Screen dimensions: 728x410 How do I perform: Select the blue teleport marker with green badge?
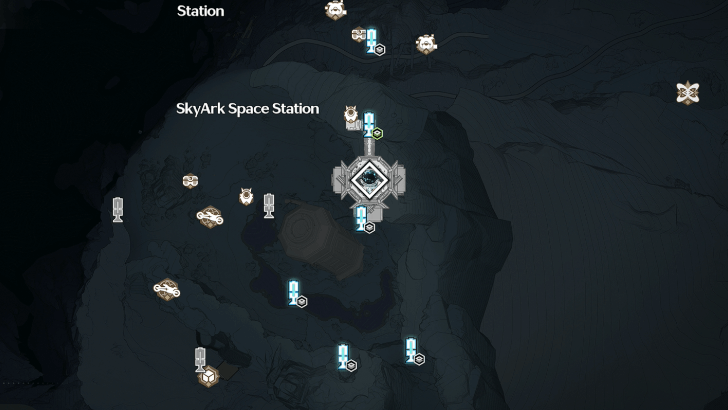pyautogui.click(x=370, y=125)
